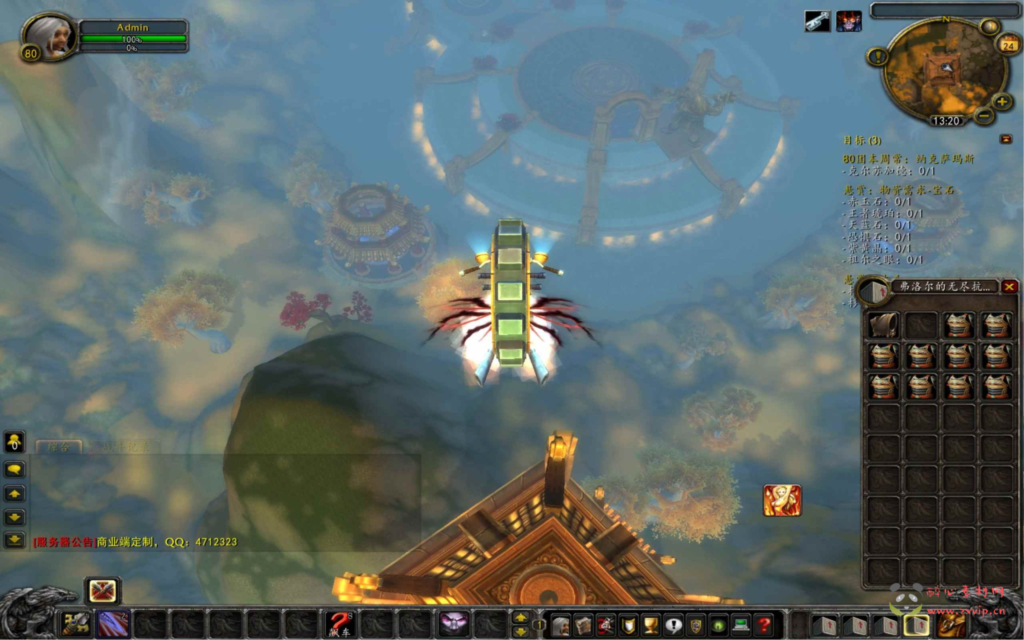This screenshot has height=640, width=1024.
Task: Click the first bag slot item
Action: 881,325
